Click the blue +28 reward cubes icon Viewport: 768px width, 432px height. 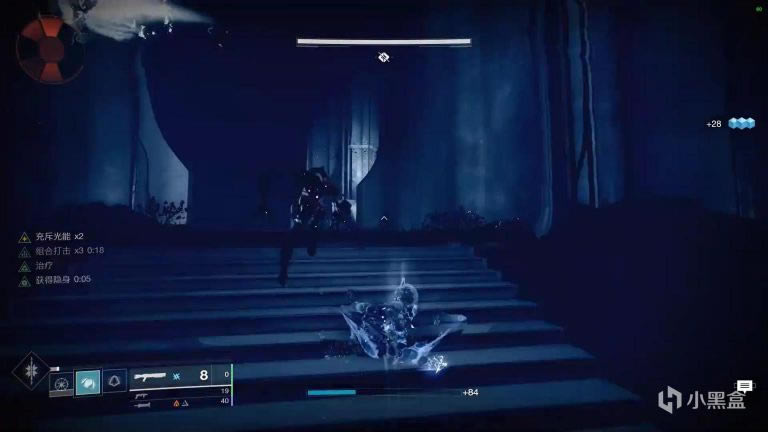click(x=741, y=123)
